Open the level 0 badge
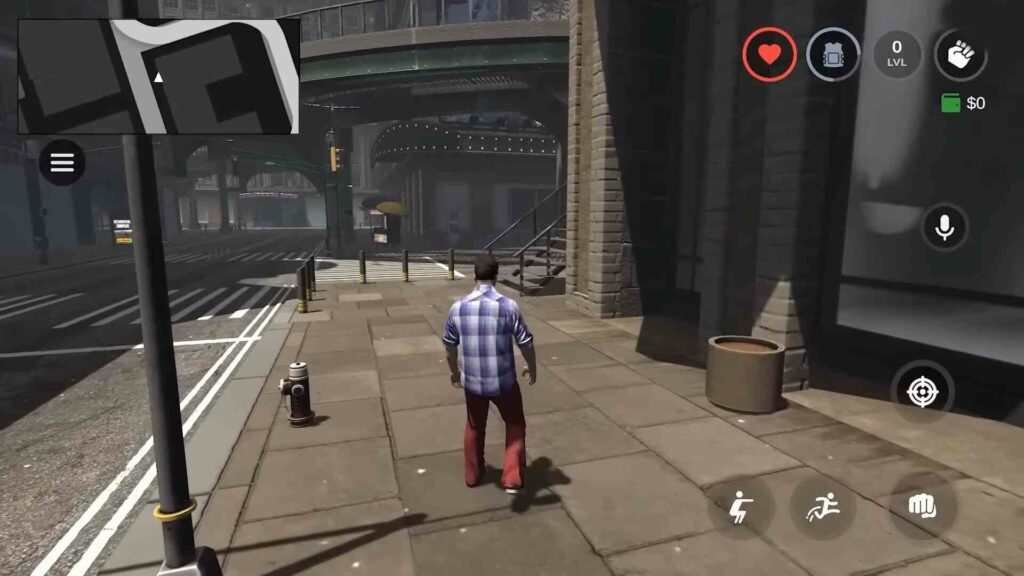 tap(897, 54)
